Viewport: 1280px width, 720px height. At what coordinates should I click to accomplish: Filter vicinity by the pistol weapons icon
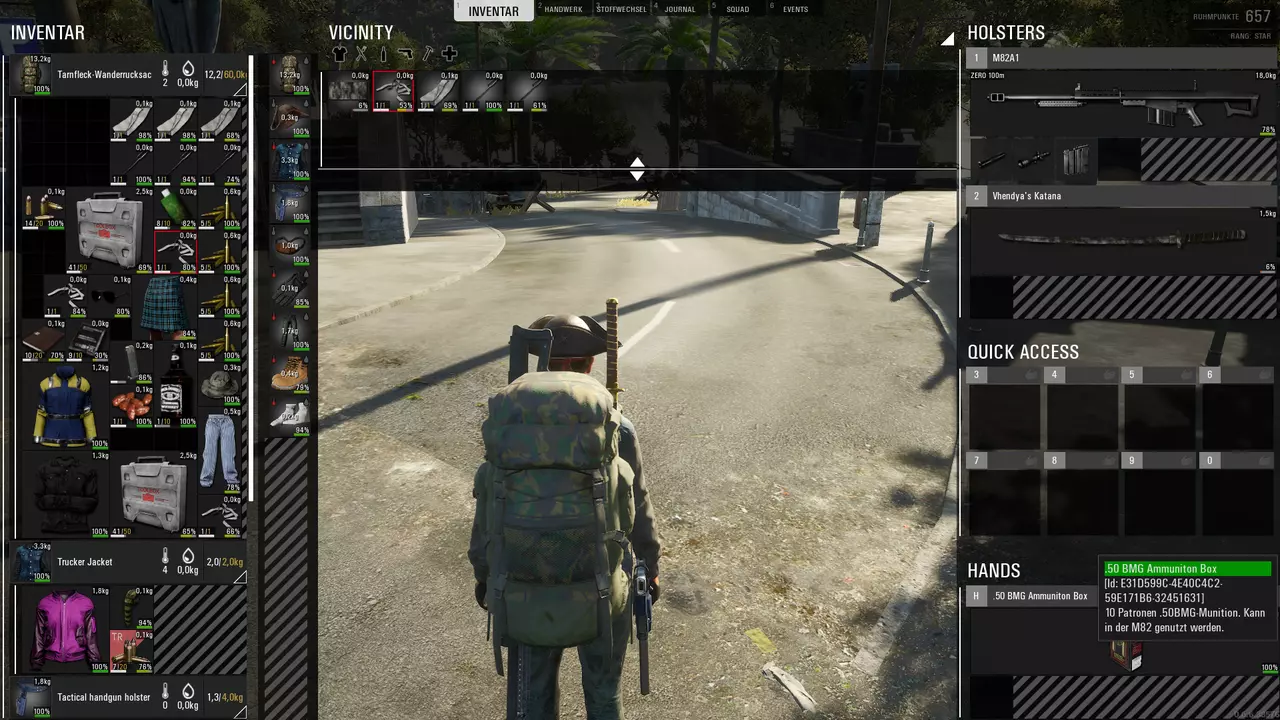click(405, 54)
